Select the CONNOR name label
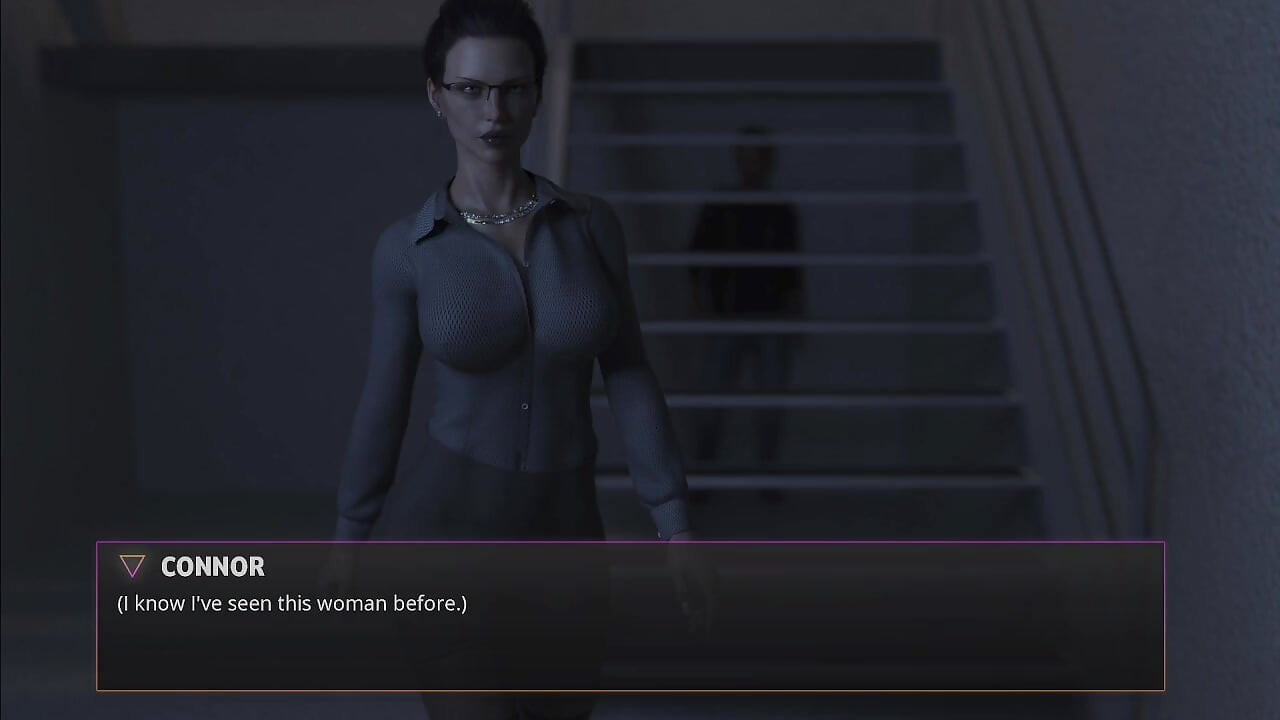 tap(212, 567)
